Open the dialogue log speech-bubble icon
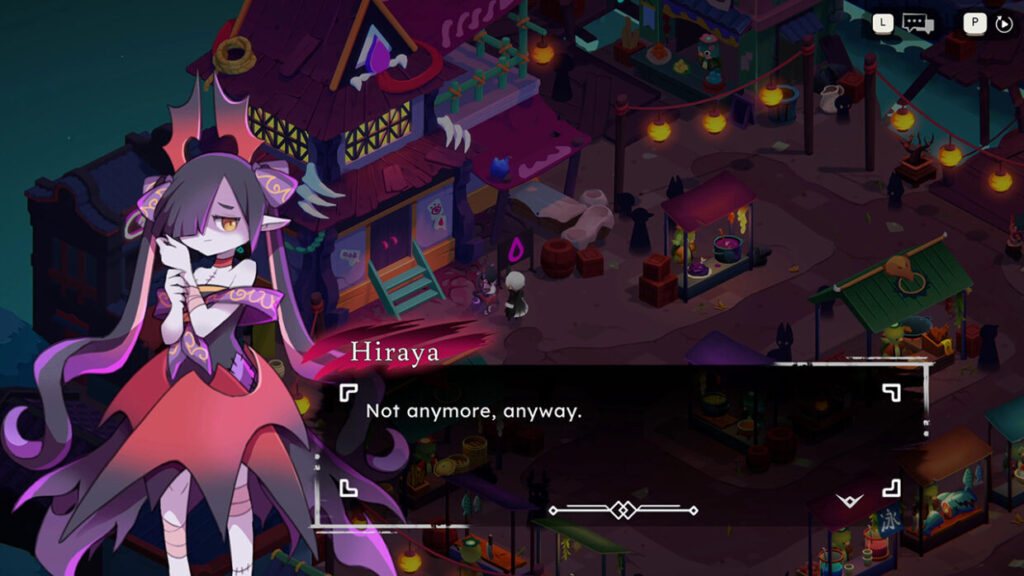Image resolution: width=1024 pixels, height=576 pixels. pyautogui.click(x=916, y=23)
